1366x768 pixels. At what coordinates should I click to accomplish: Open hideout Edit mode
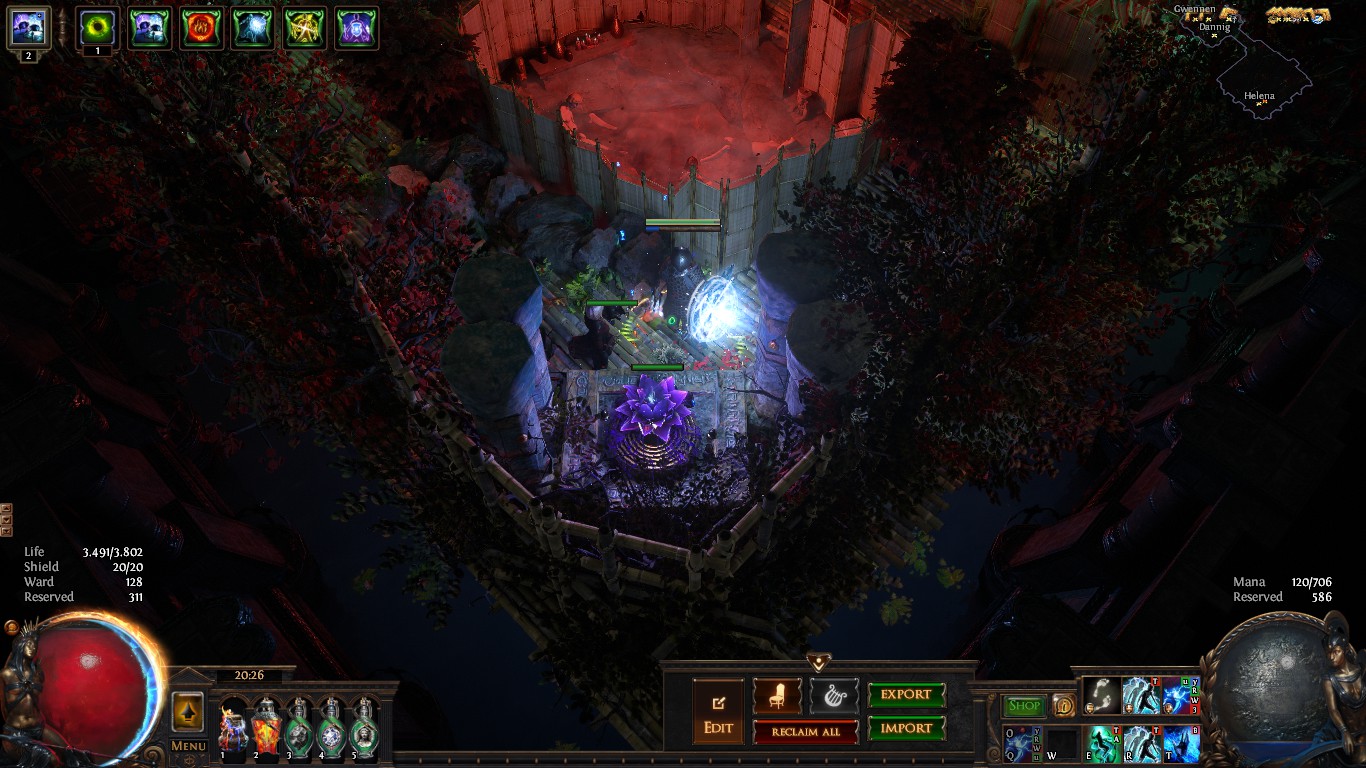pos(718,711)
